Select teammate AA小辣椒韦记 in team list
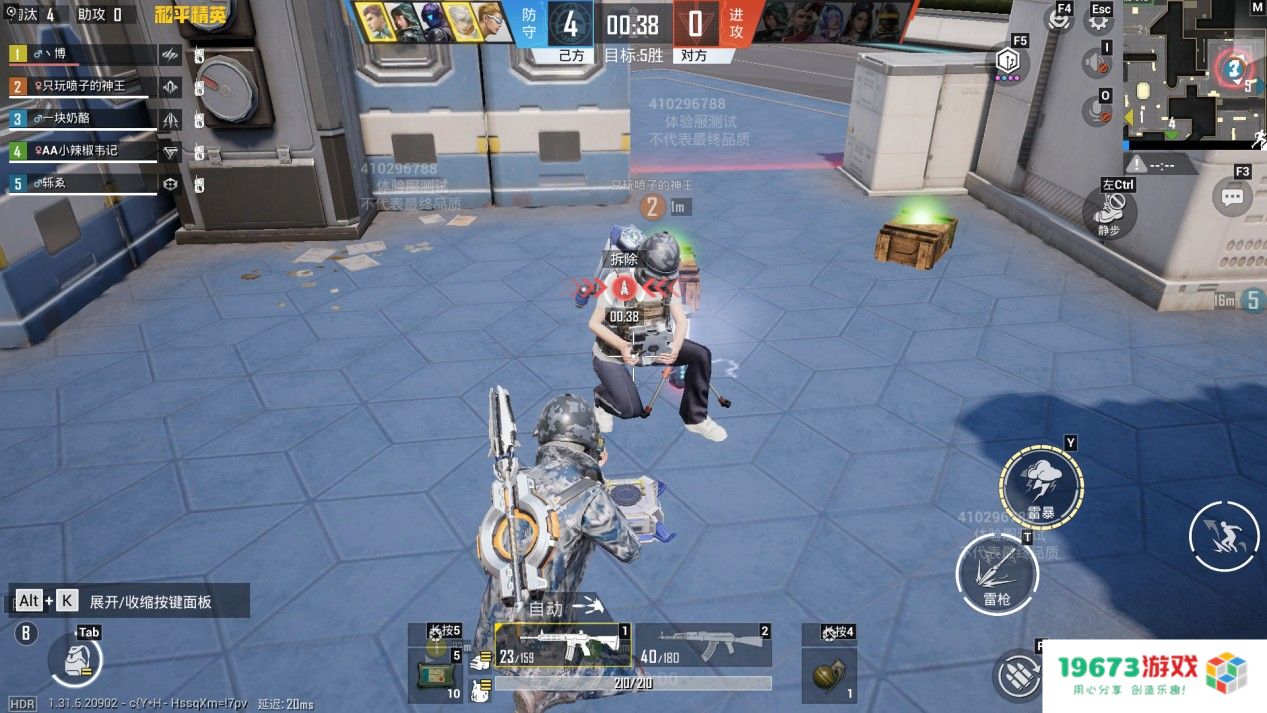1267x713 pixels. 84,151
